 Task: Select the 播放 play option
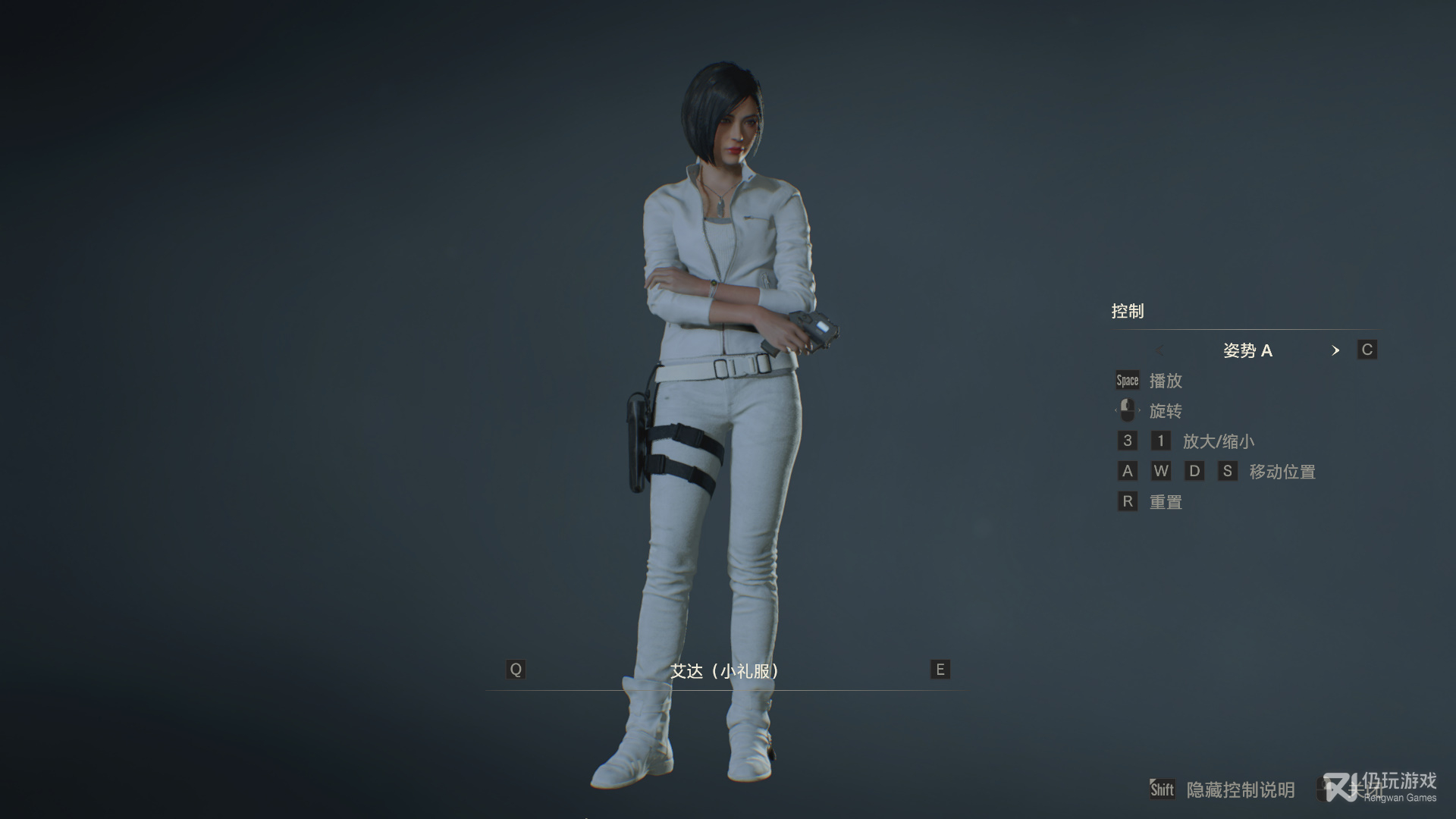point(1166,381)
